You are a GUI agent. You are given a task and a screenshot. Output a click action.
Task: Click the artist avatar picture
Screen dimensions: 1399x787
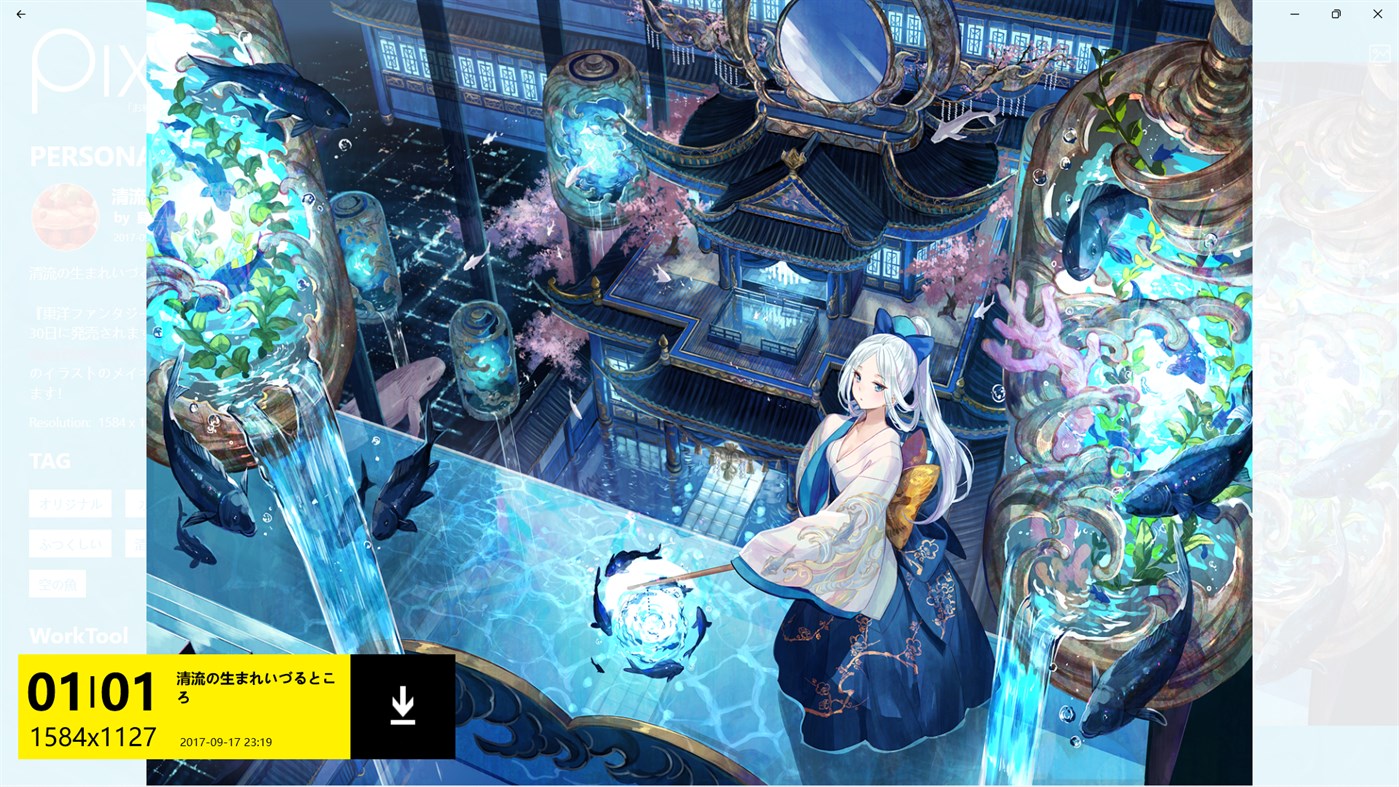[64, 215]
